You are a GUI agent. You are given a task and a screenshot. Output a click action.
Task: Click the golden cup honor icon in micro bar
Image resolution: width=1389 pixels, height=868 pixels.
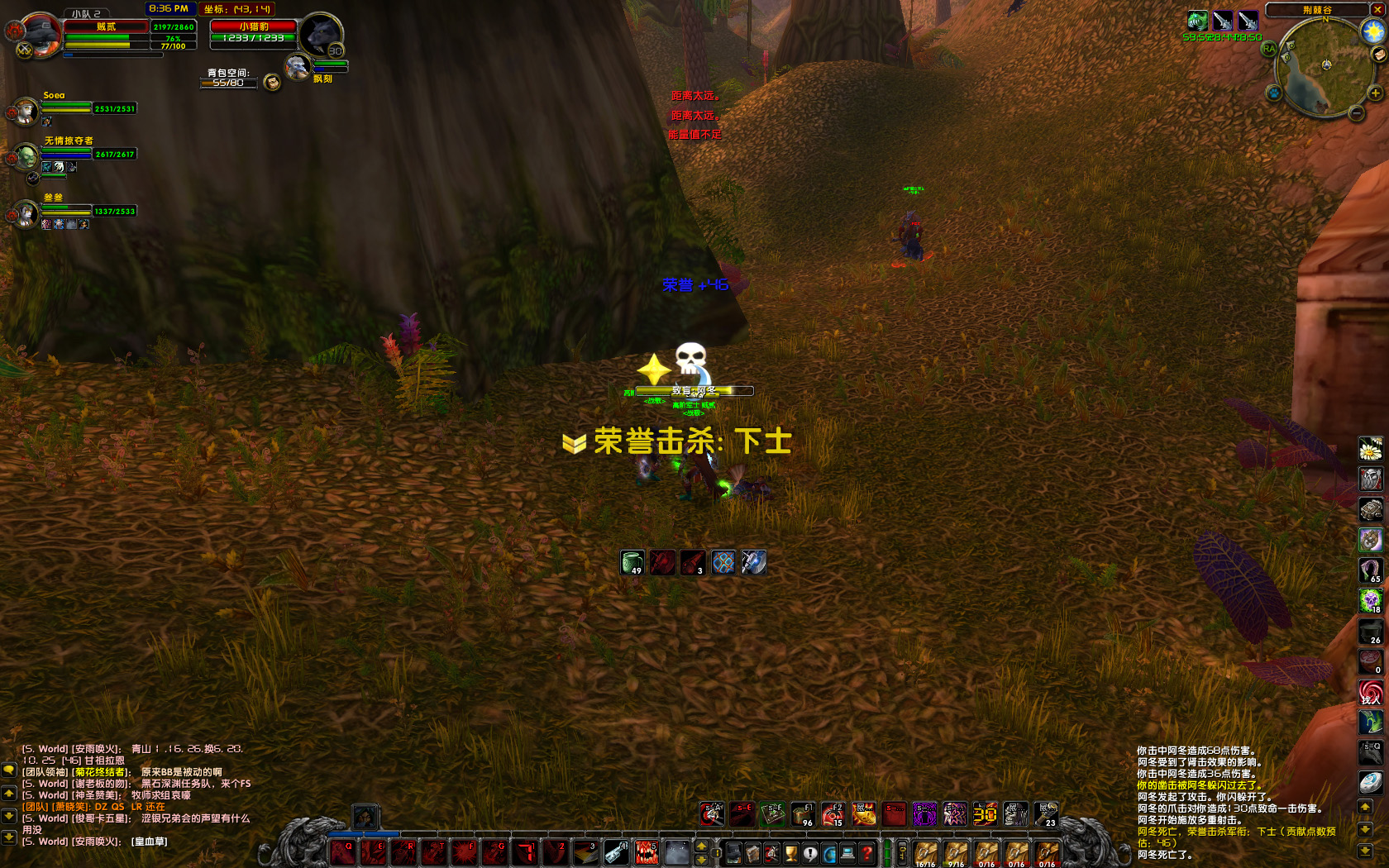791,853
